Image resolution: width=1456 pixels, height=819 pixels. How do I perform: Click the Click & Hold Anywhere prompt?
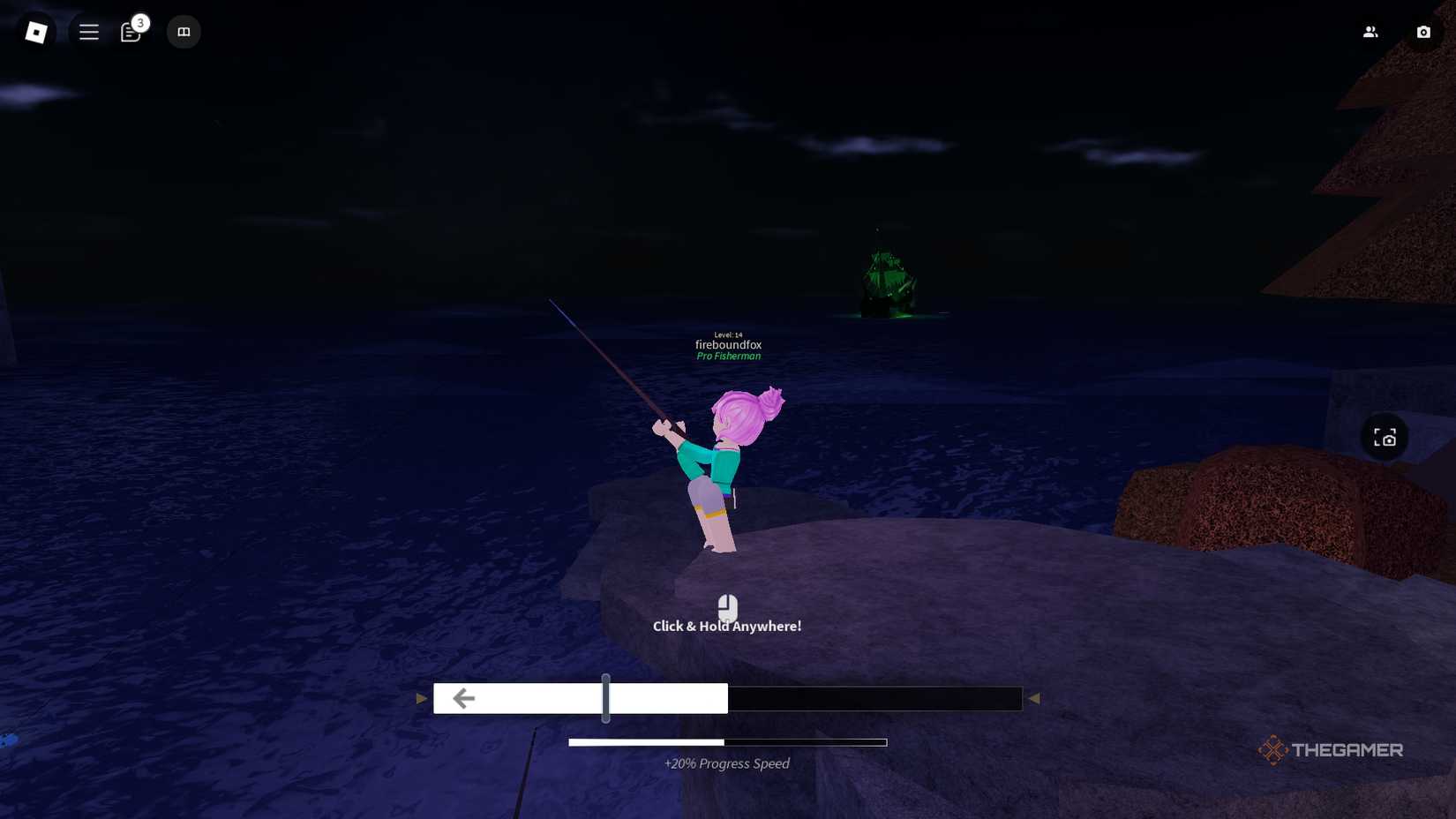pyautogui.click(x=726, y=626)
